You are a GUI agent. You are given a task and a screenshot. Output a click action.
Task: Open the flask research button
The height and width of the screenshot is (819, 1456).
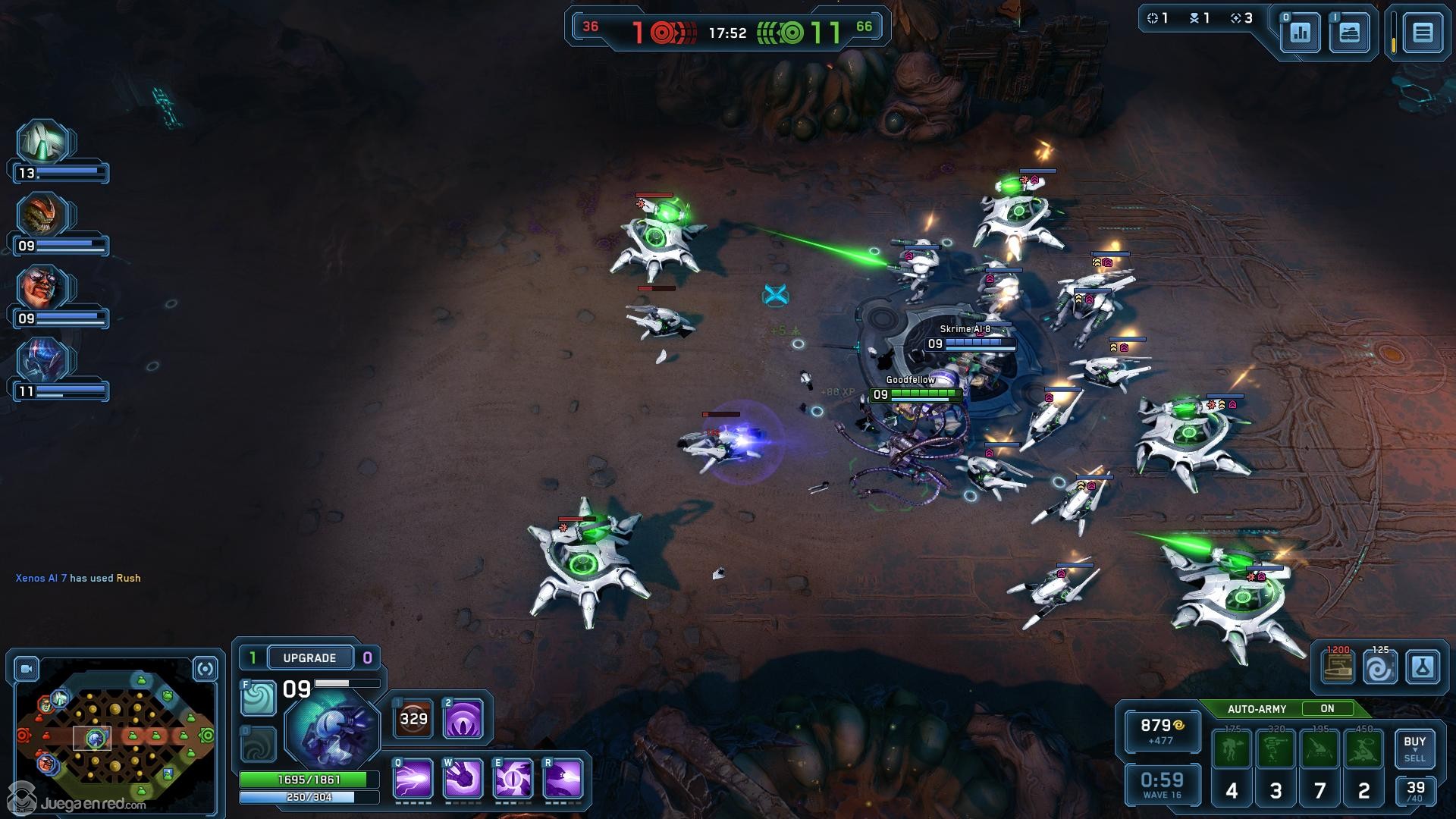click(1422, 668)
